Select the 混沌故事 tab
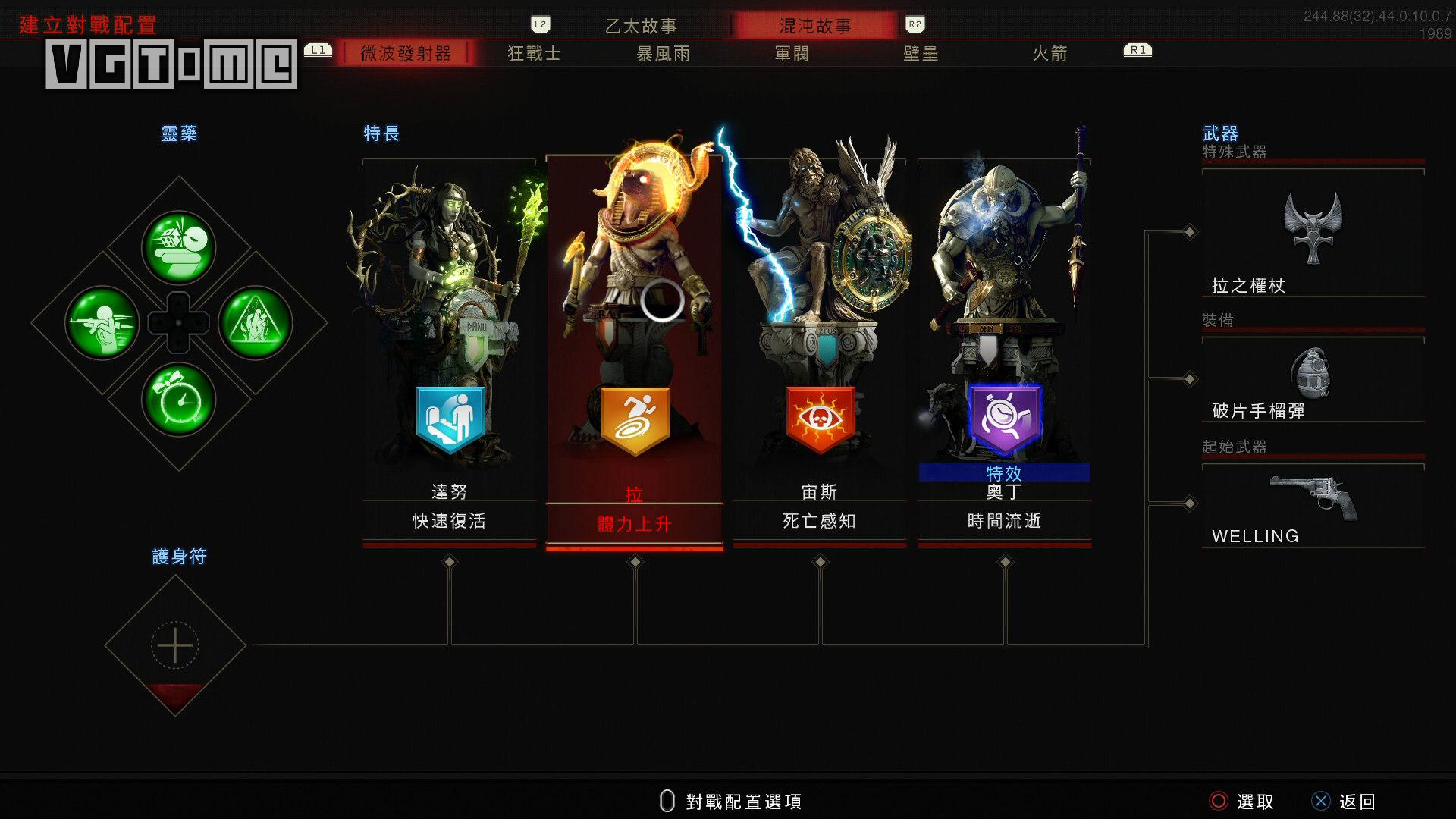 815,26
